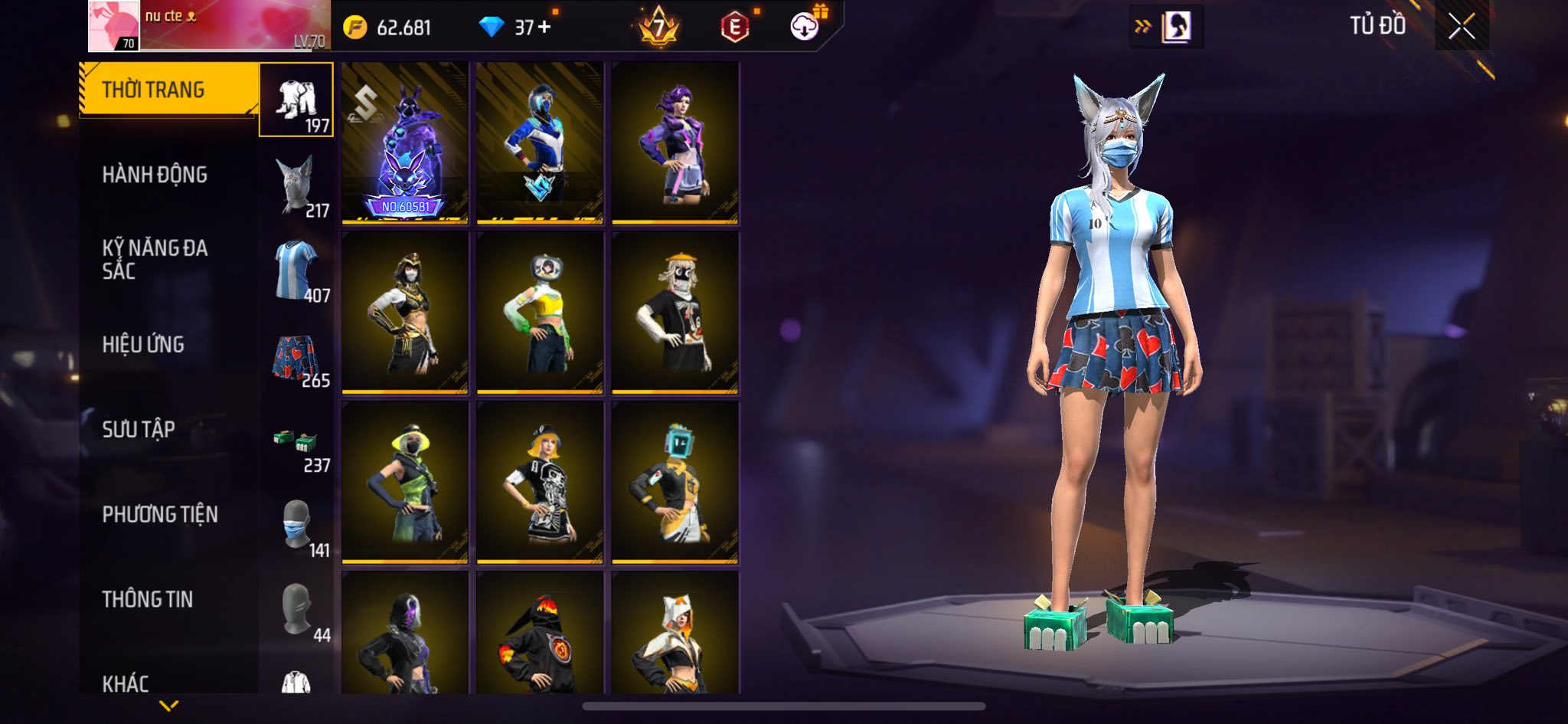Add diamonds with the plus button
Screen dimensions: 1568x724
pyautogui.click(x=544, y=28)
